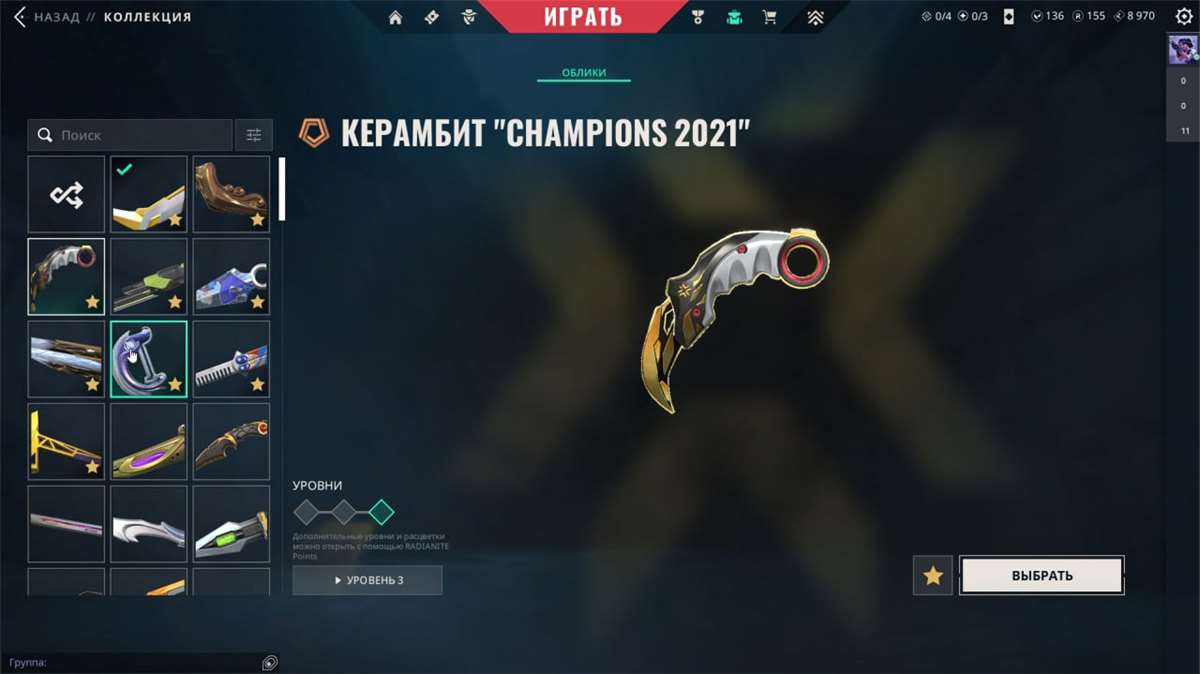The width and height of the screenshot is (1200, 674).
Task: Open the home icon in top bar
Action: click(x=395, y=17)
